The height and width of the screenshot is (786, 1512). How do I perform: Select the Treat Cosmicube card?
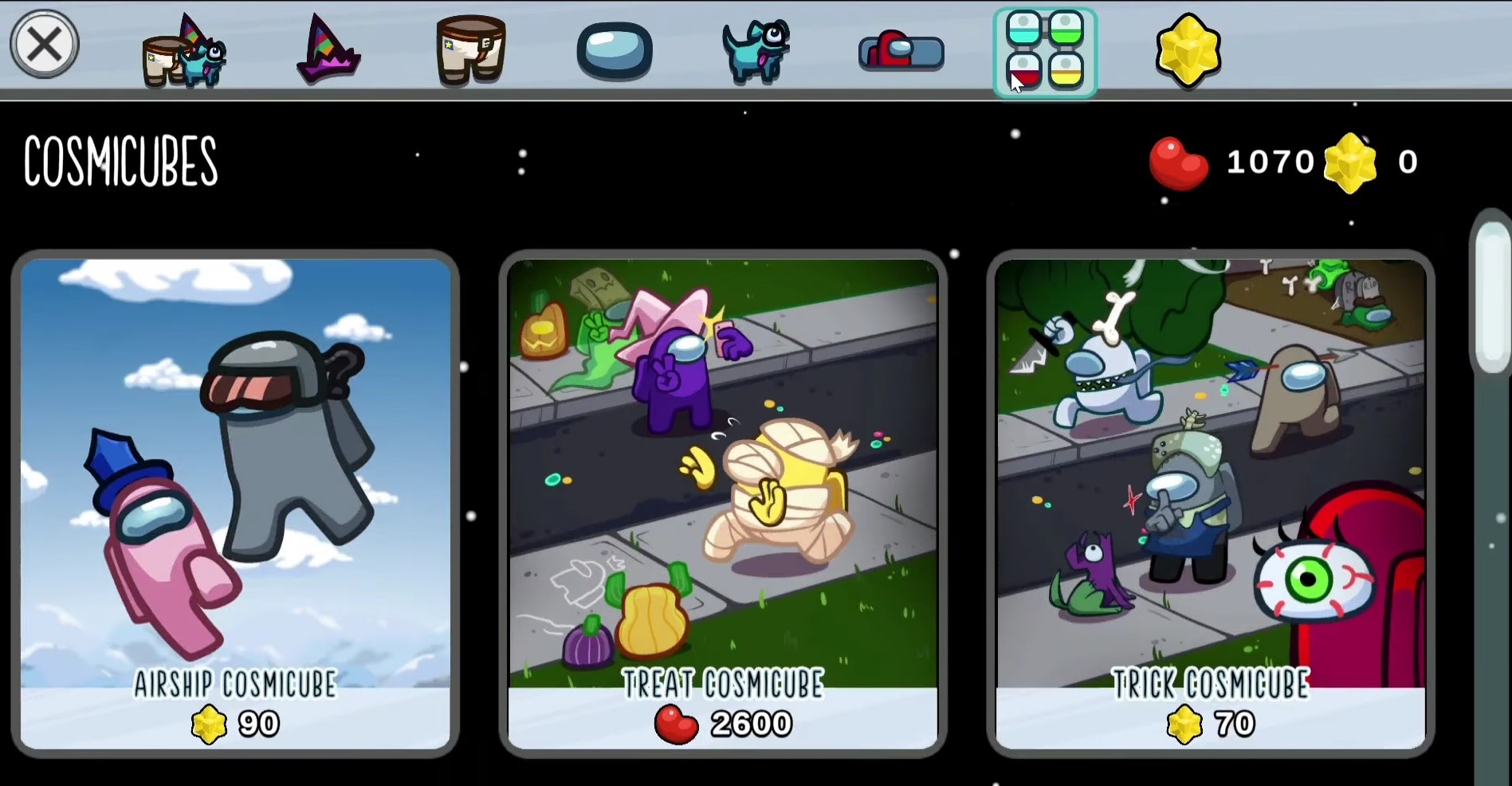[723, 504]
